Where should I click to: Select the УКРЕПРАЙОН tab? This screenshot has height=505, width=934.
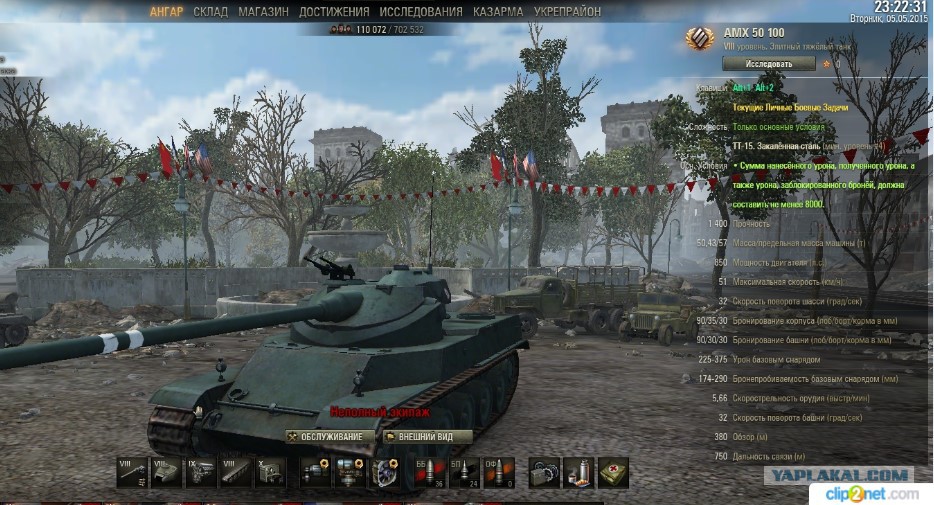[x=567, y=12]
